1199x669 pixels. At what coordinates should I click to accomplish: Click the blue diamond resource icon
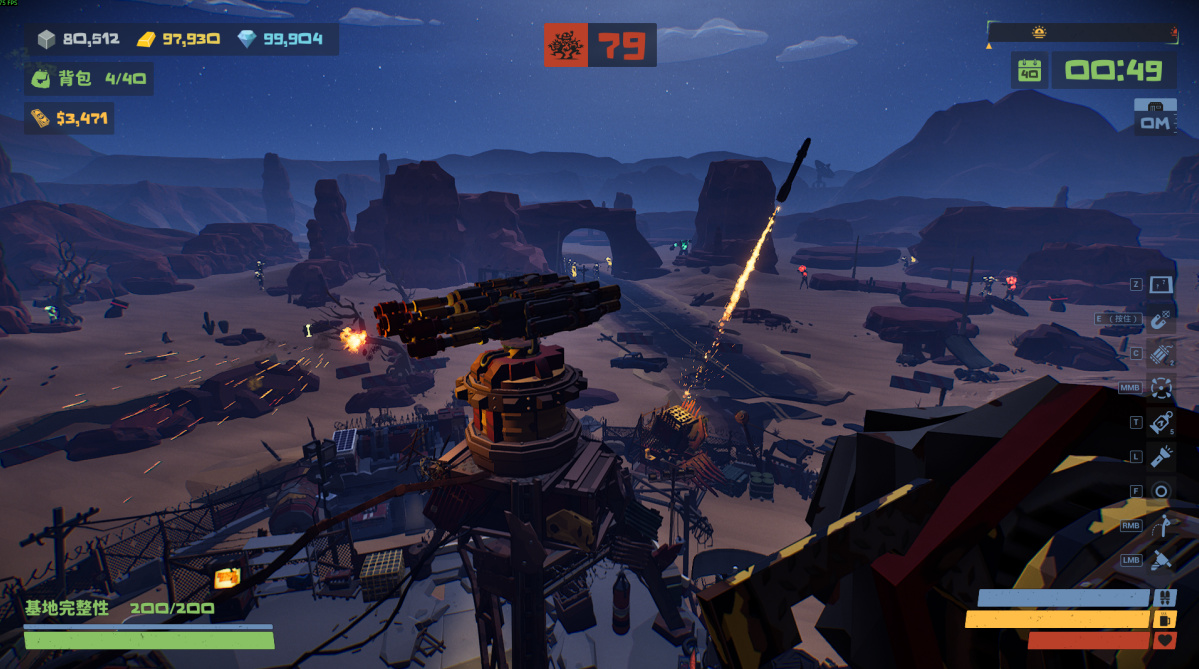tap(247, 40)
